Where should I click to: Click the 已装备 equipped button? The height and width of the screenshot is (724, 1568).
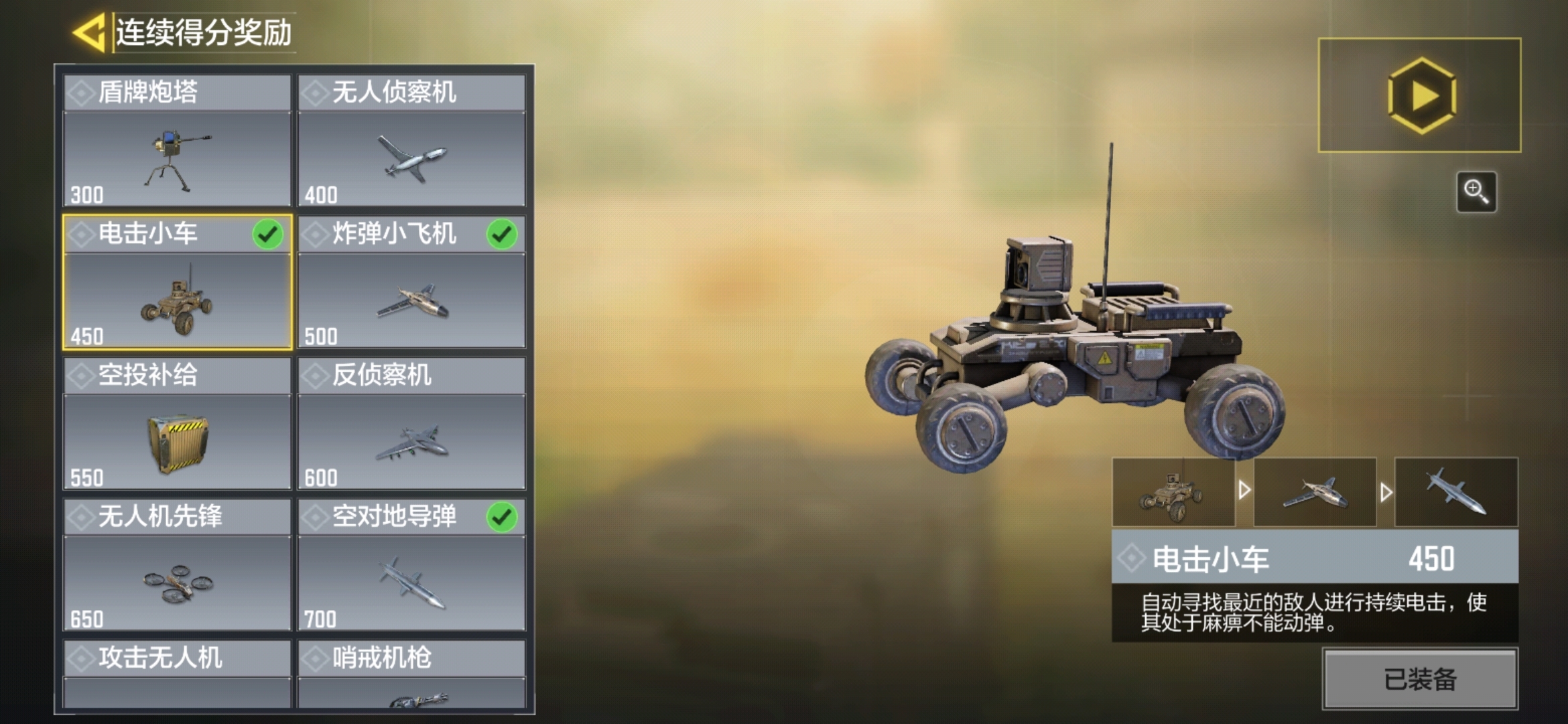tap(1420, 679)
